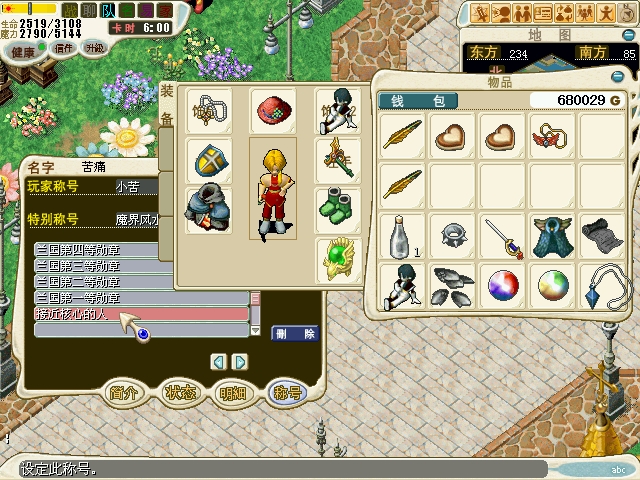This screenshot has width=640, height=480.
Task: Go to the next title page arrow
Action: coord(240,361)
